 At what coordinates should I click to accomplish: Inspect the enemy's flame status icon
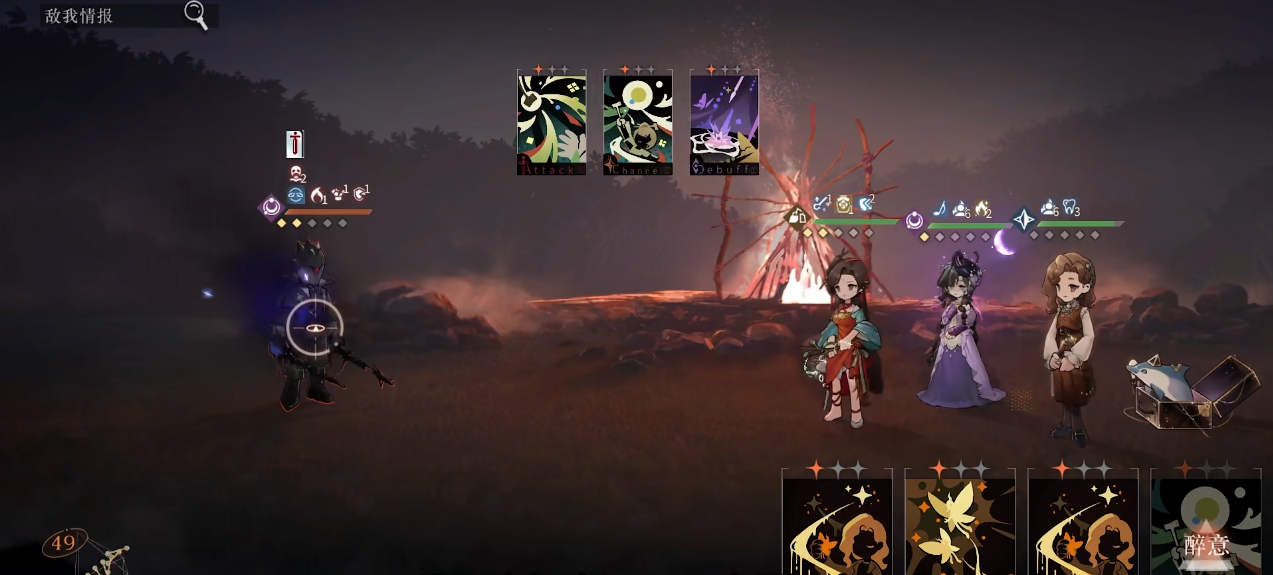coord(318,195)
